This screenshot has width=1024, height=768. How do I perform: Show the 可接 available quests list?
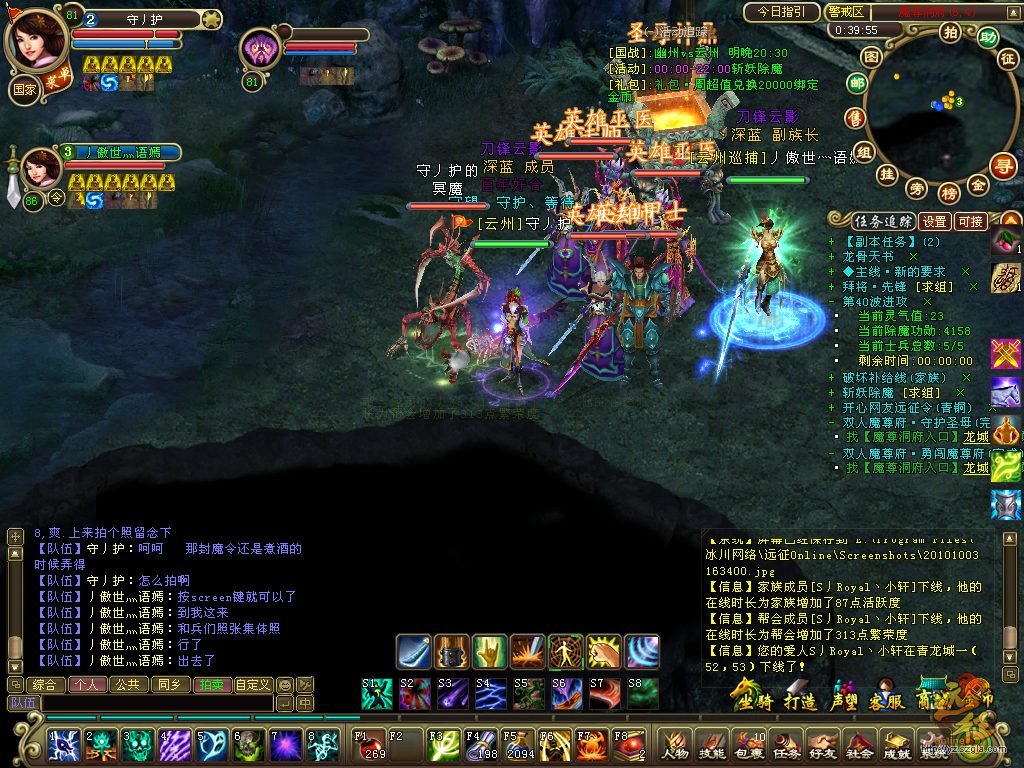[970, 221]
